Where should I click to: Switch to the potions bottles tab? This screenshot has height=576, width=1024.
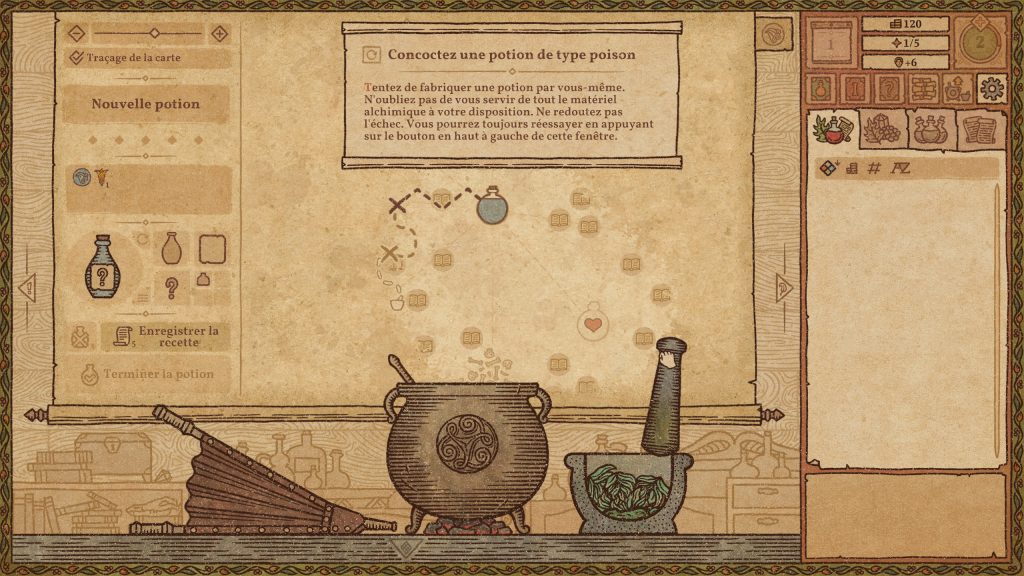(931, 129)
